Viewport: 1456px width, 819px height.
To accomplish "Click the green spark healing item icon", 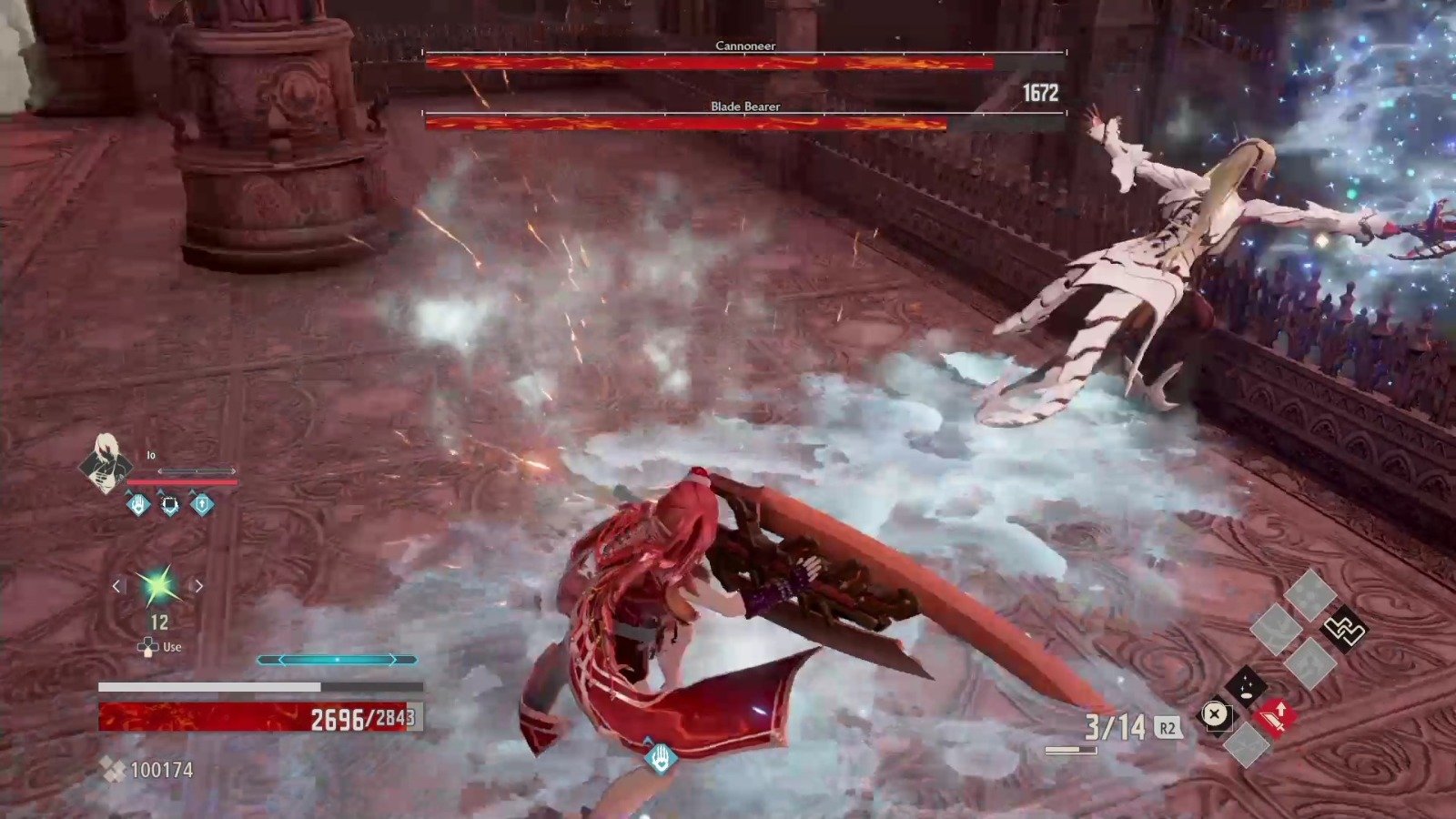I will 160,587.
